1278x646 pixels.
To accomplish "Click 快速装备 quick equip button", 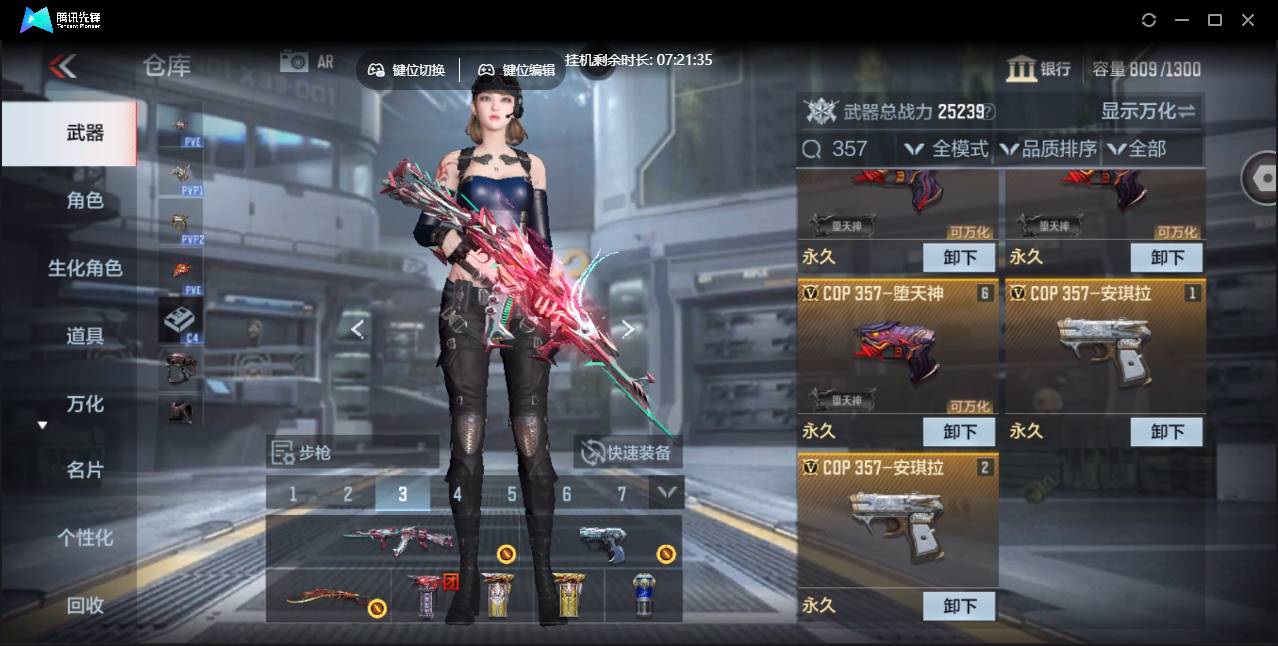I will pos(627,453).
